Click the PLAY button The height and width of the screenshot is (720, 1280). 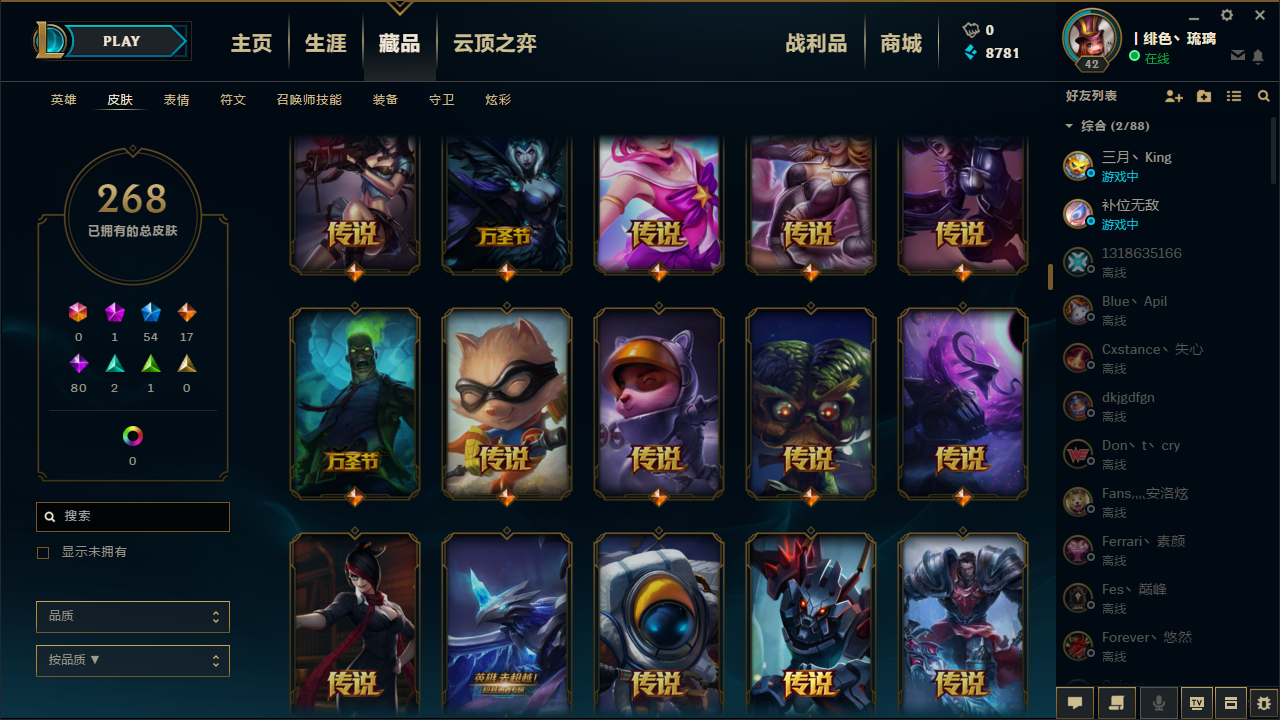[120, 41]
